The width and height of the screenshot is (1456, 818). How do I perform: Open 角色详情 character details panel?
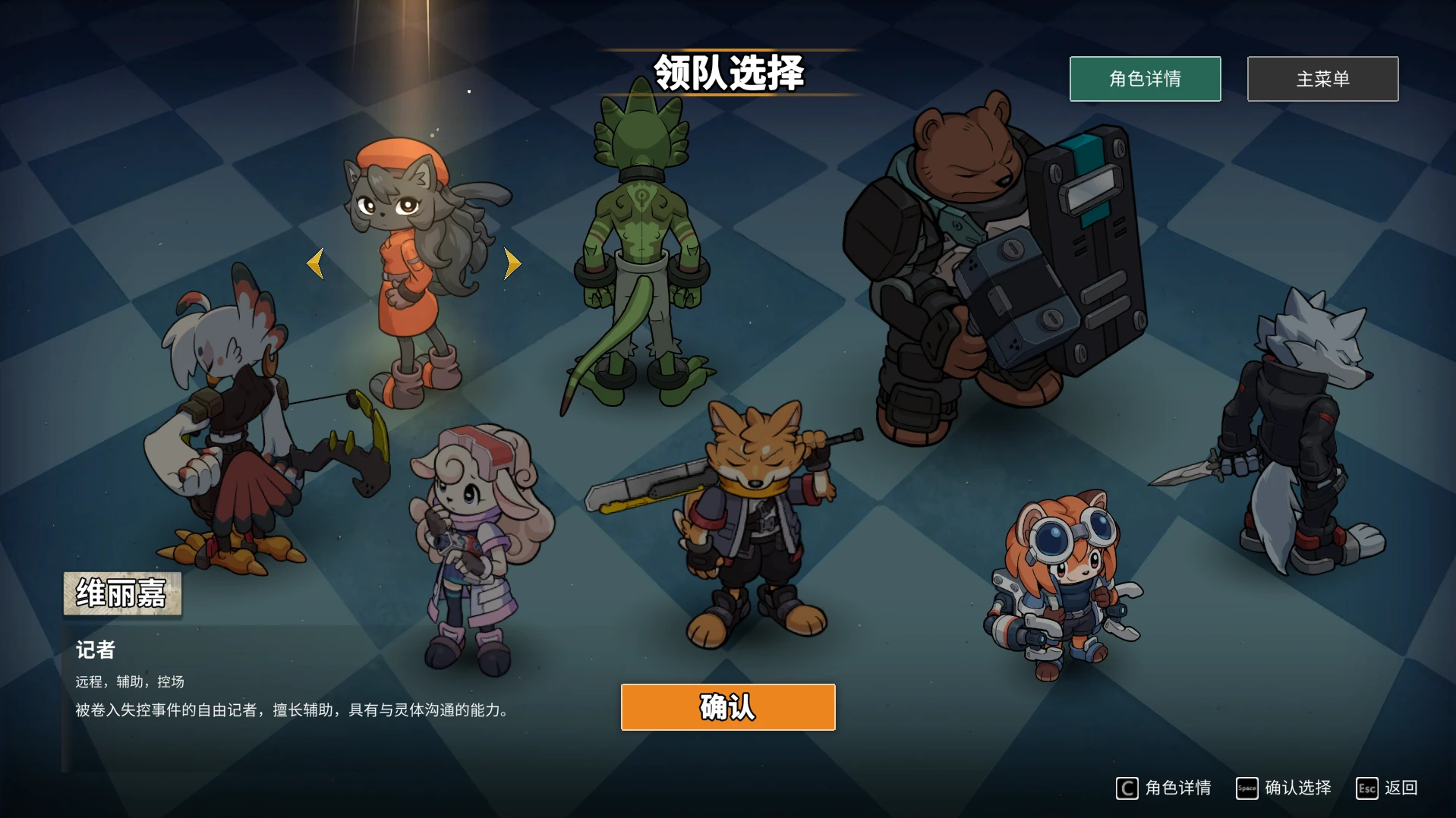click(x=1144, y=78)
